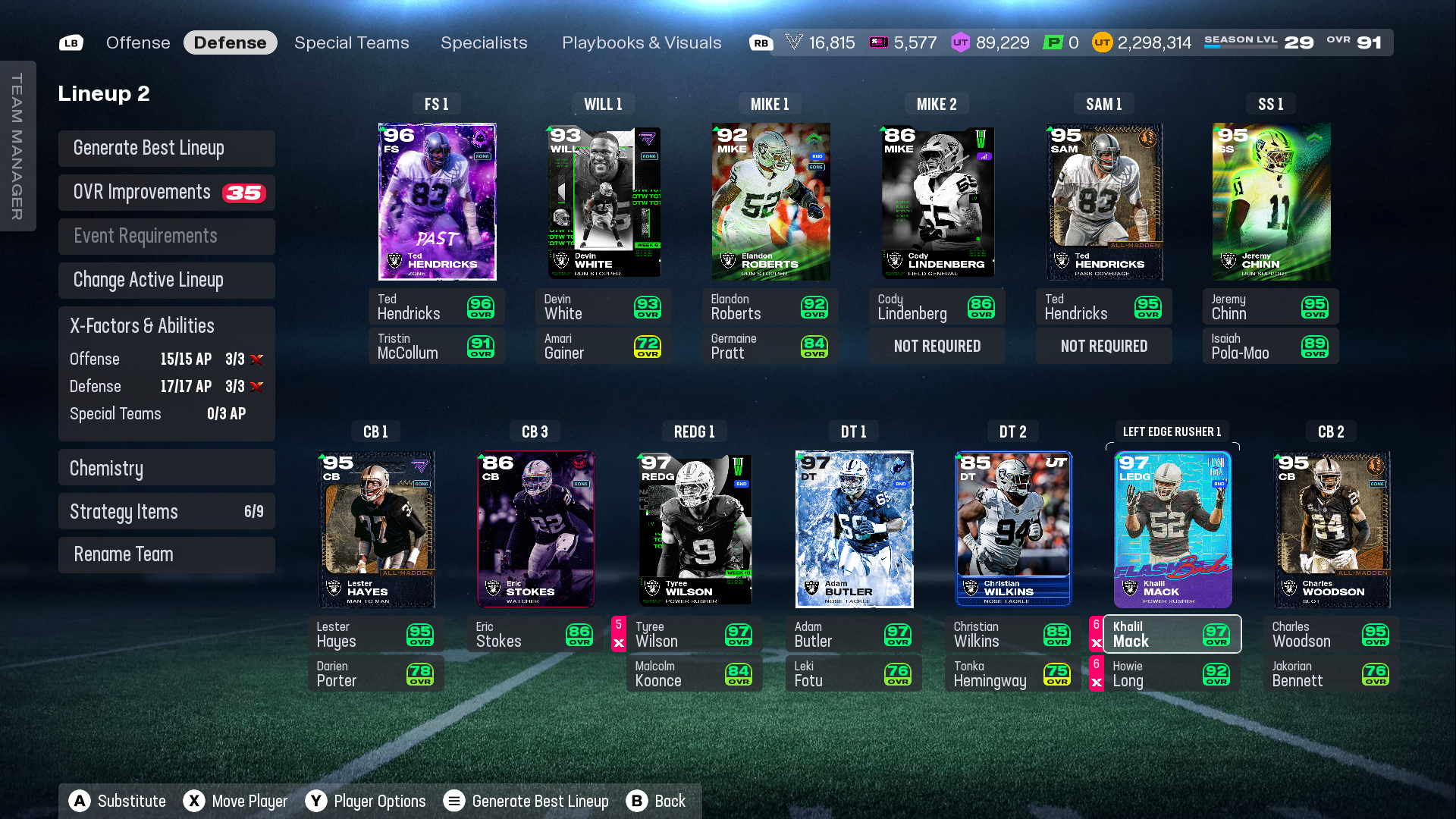Select Rename Team option
1456x819 pixels.
click(x=167, y=555)
